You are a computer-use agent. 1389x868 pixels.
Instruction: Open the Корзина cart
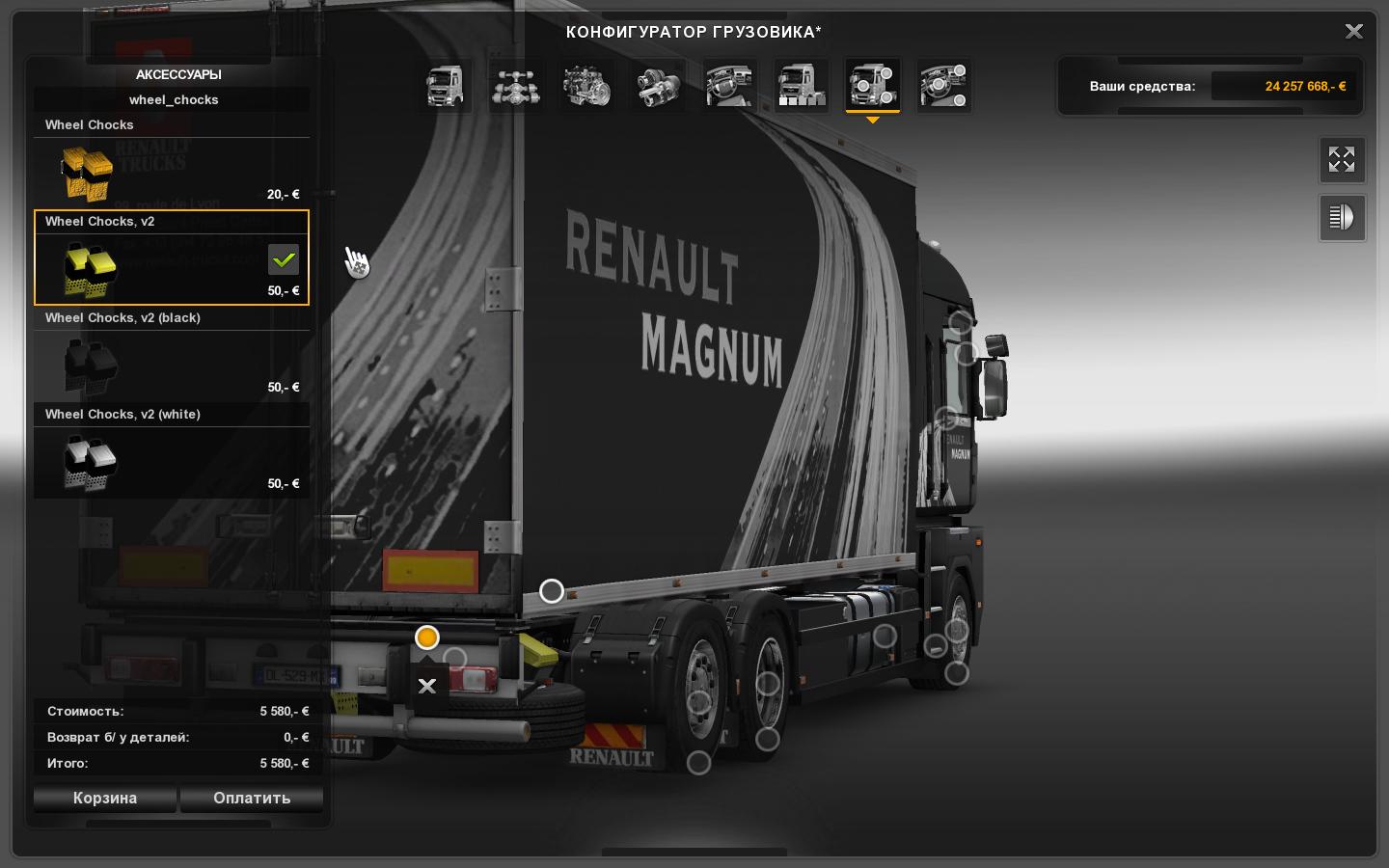[x=105, y=798]
